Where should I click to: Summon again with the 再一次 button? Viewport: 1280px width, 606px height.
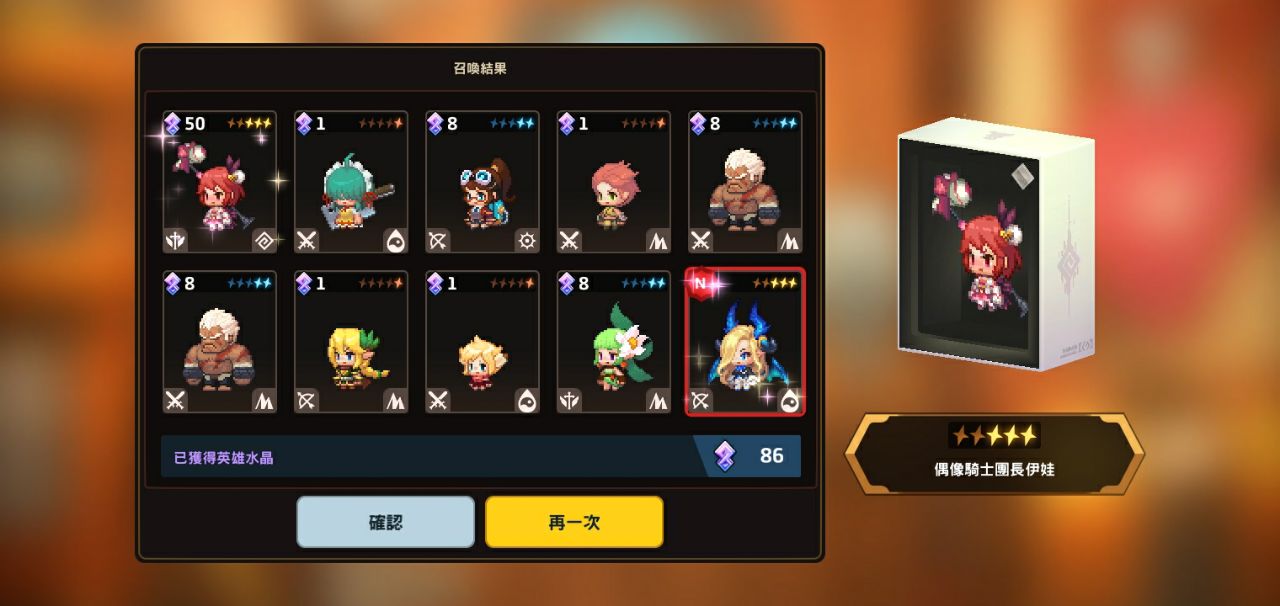(574, 522)
